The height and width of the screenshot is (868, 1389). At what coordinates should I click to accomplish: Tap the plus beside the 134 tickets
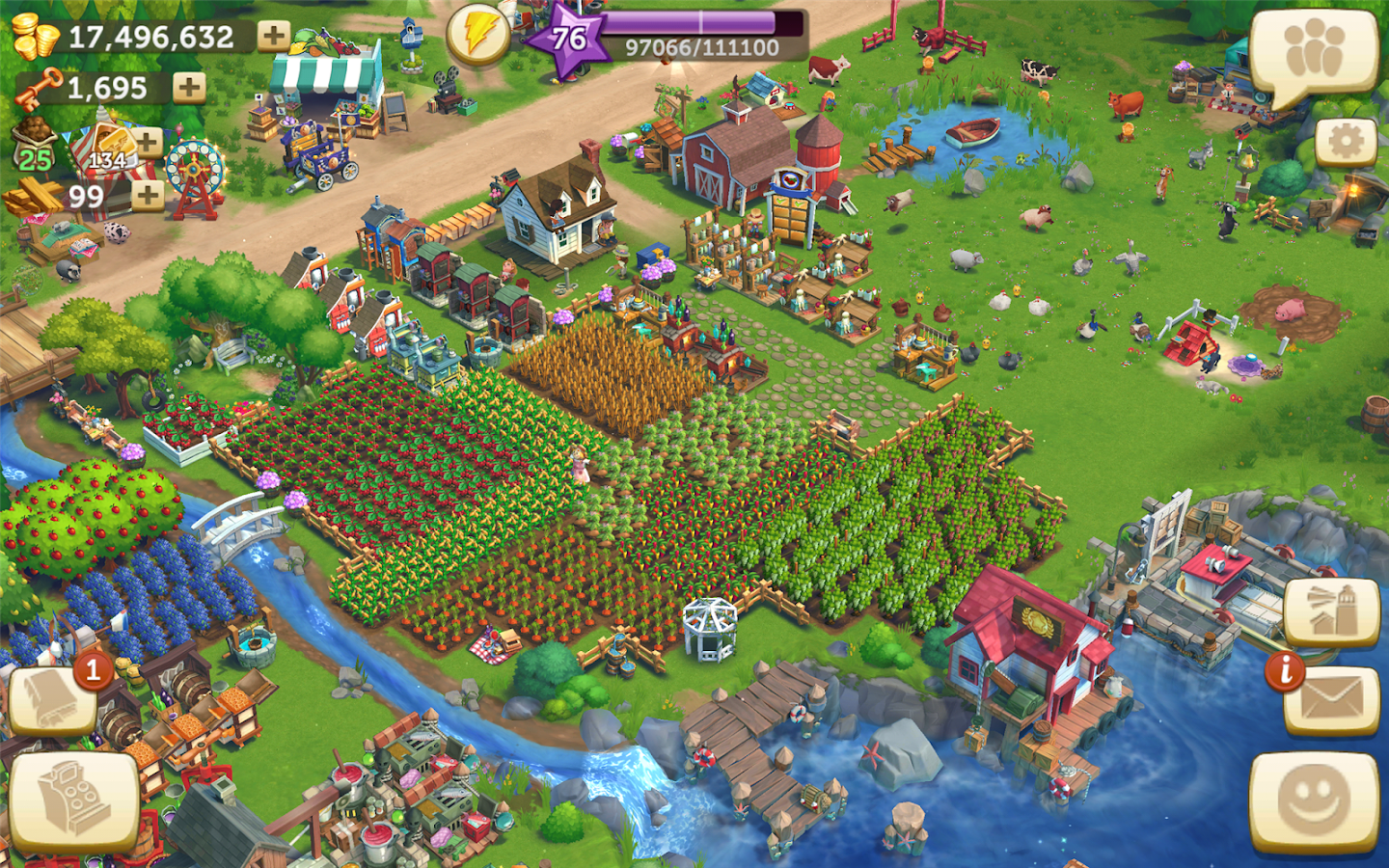click(148, 143)
